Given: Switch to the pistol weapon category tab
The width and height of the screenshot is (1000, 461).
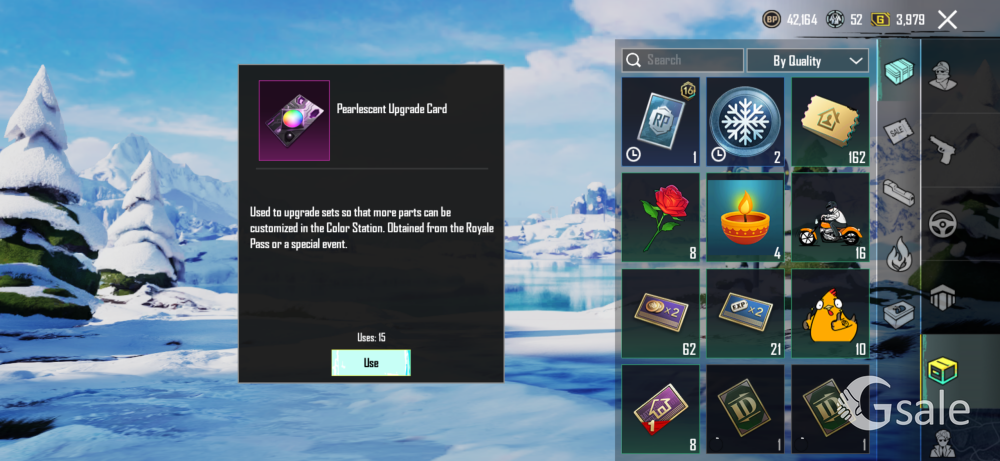Looking at the screenshot, I should pyautogui.click(x=942, y=148).
